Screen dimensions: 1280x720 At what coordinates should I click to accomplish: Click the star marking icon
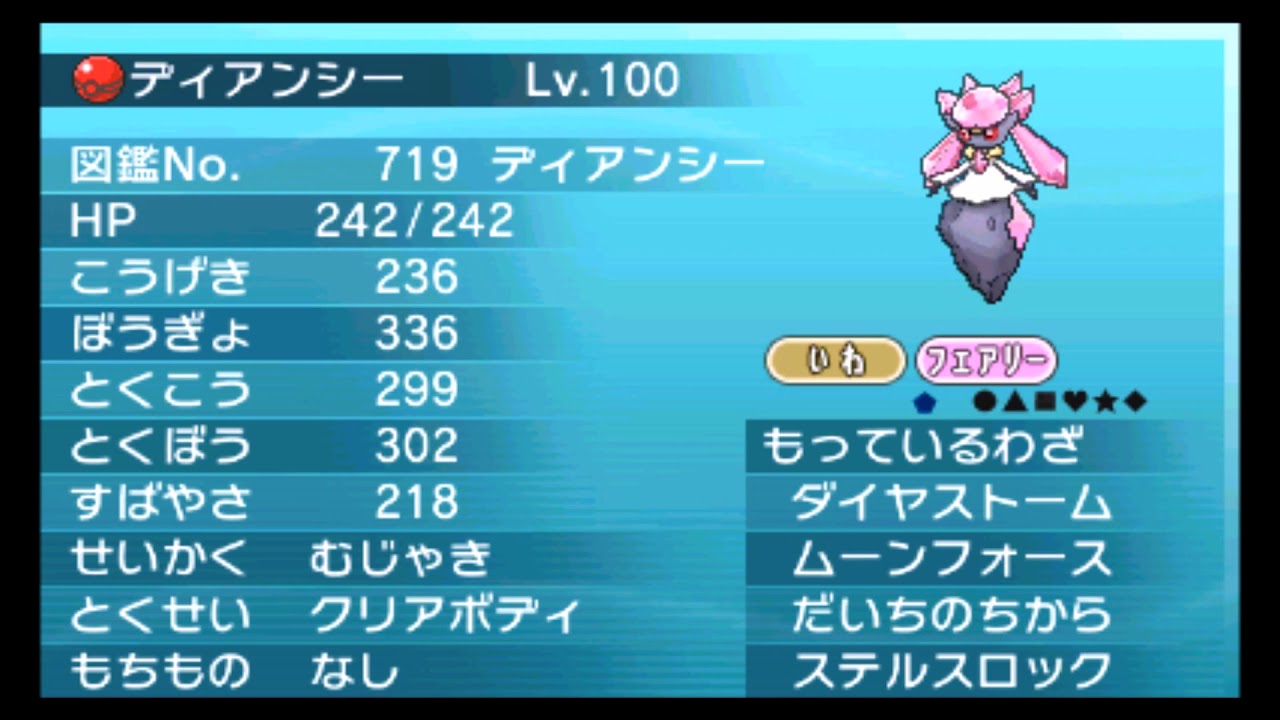(x=1106, y=402)
